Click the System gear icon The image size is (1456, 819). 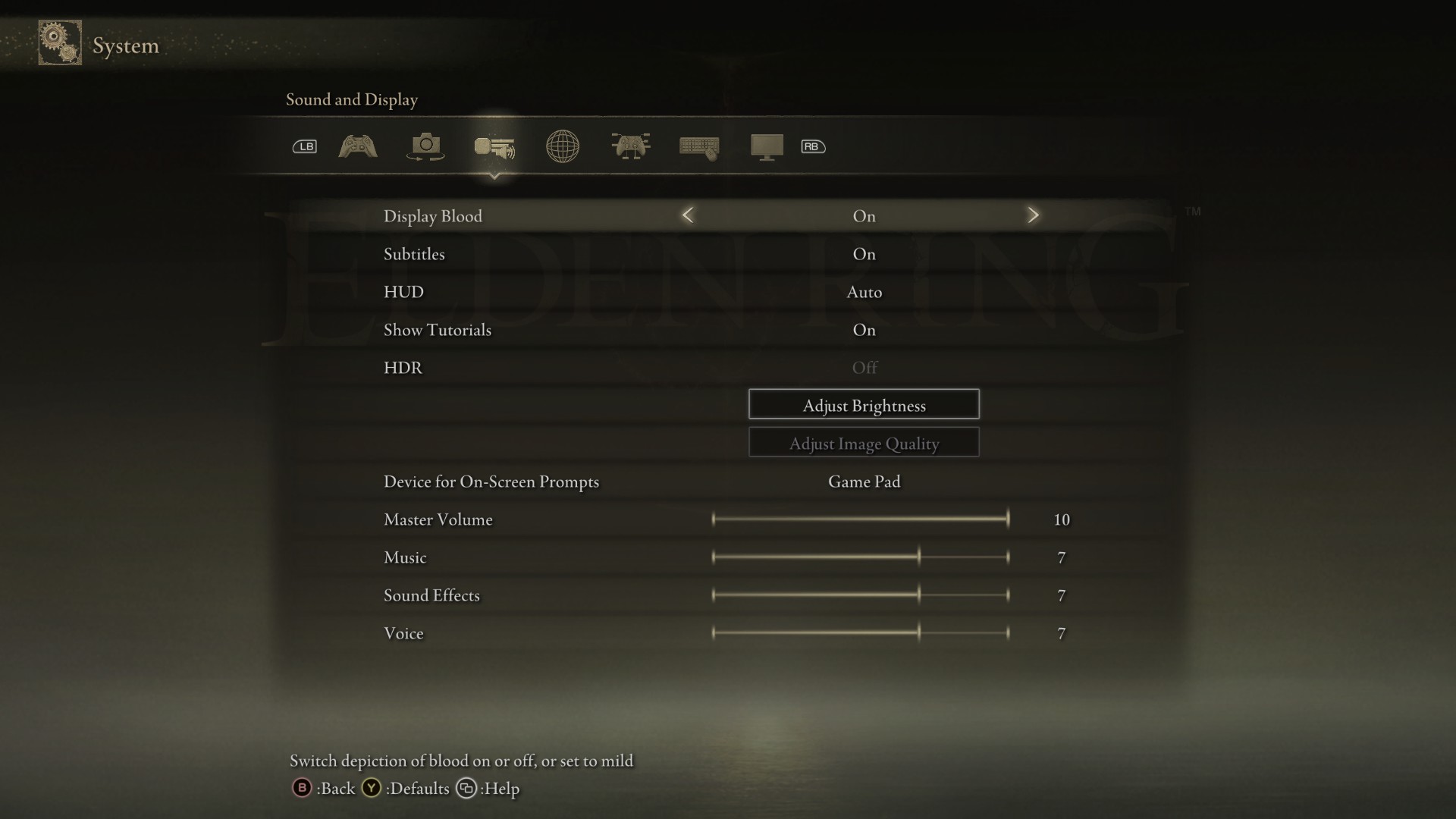click(x=59, y=42)
